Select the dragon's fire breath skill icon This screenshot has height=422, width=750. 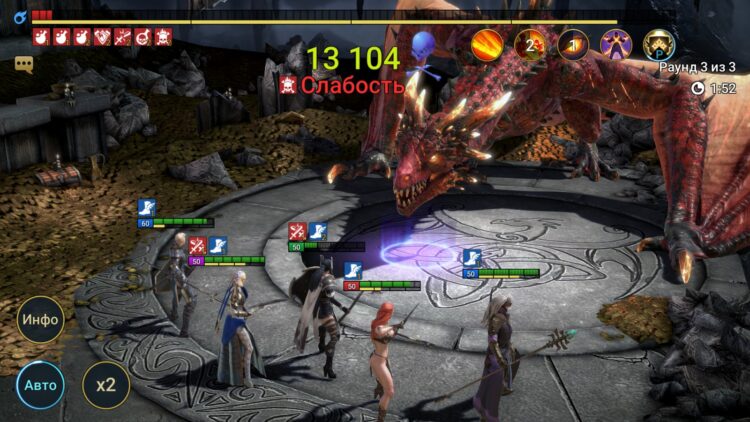tap(487, 43)
